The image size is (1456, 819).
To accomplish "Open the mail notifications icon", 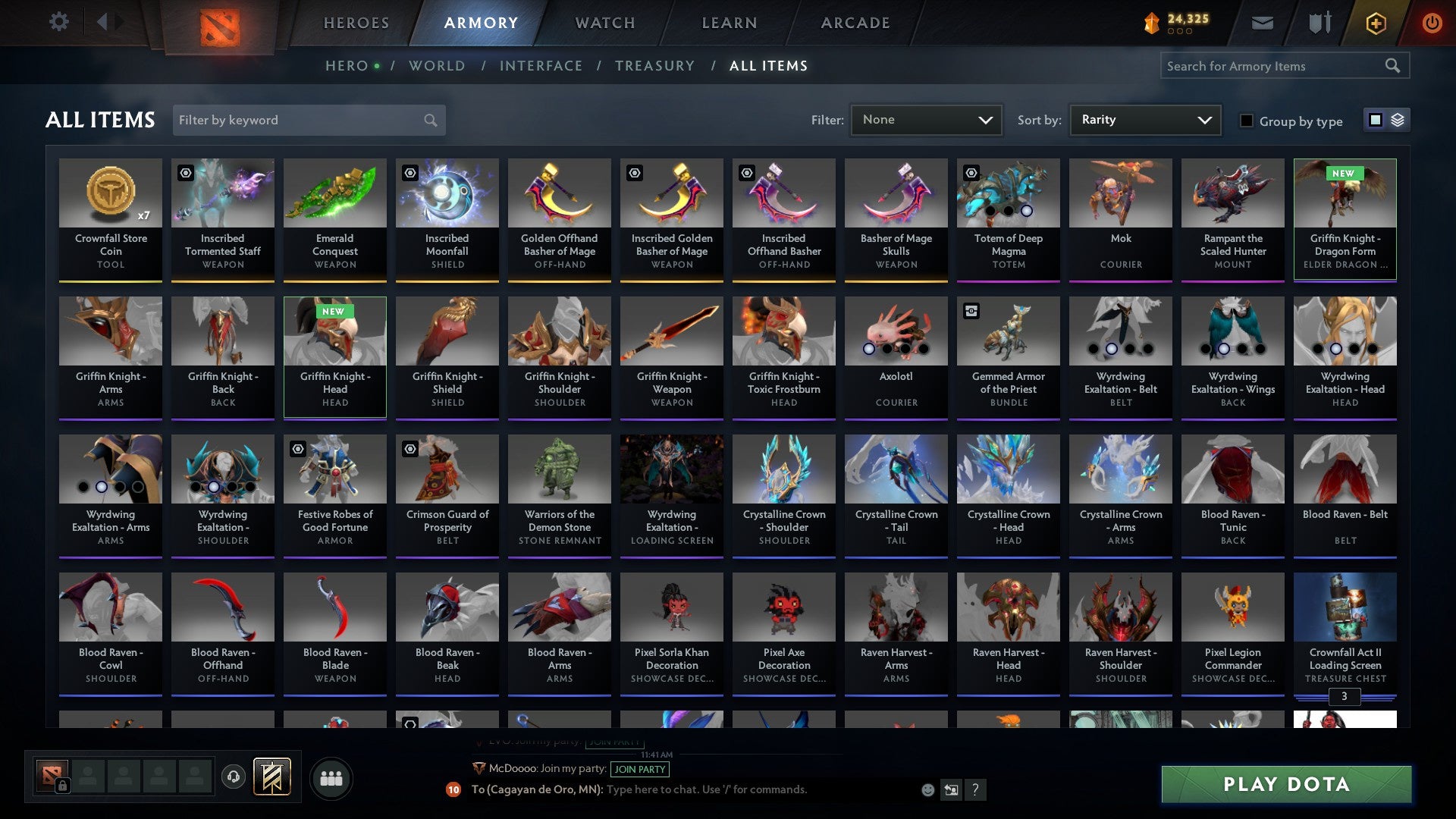I will point(1262,23).
